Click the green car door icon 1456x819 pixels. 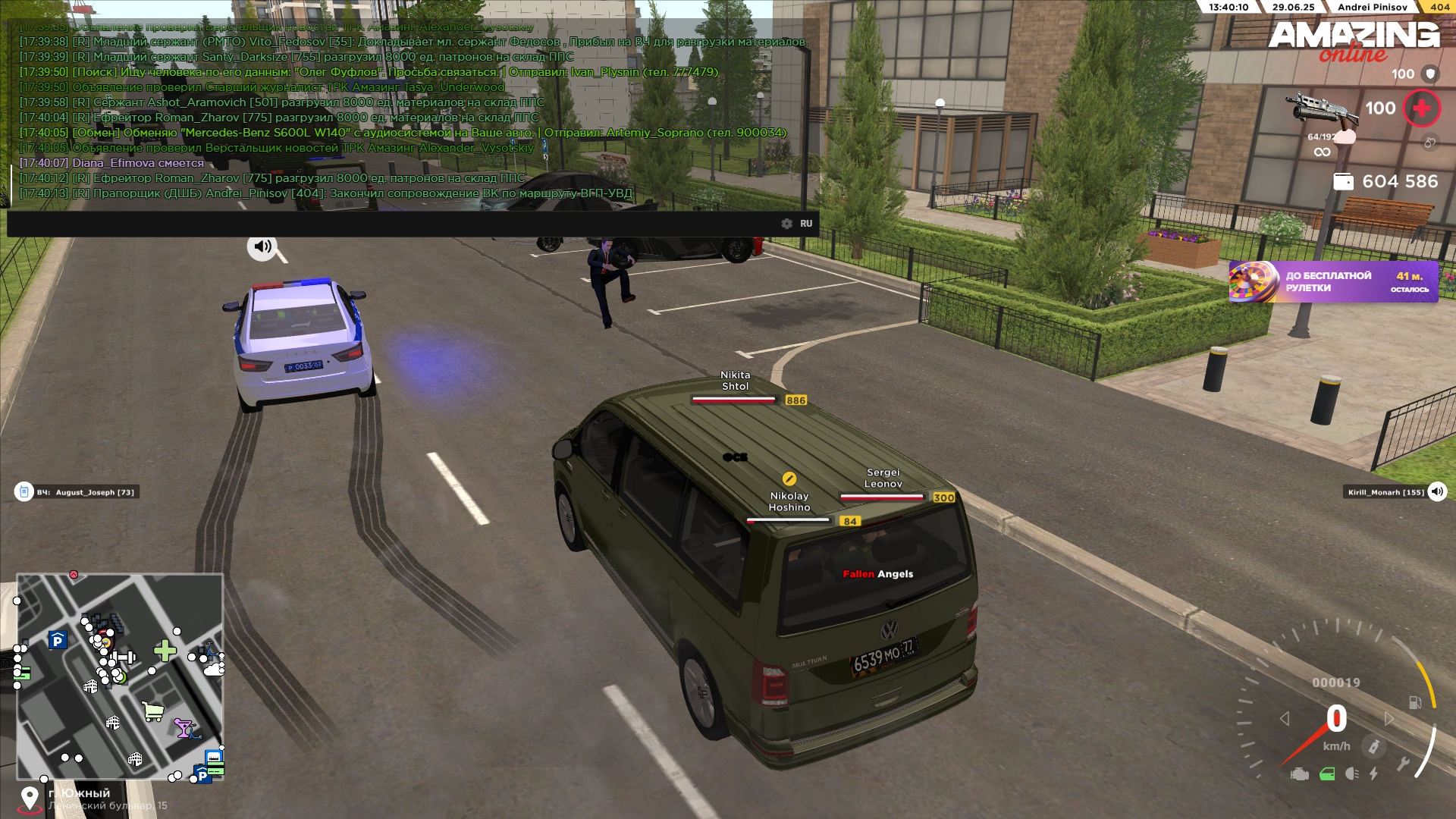[x=1327, y=774]
